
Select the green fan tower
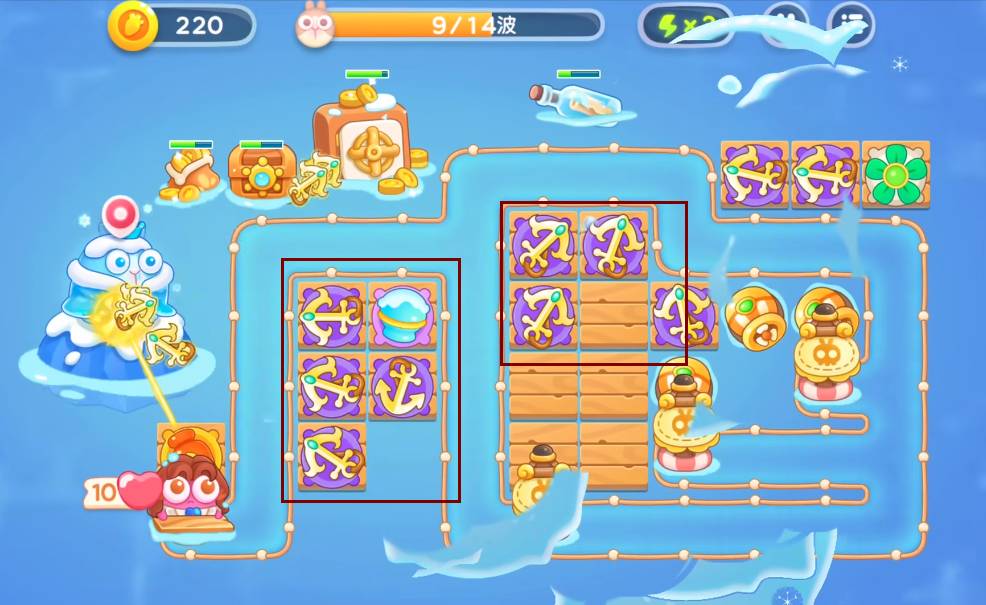895,173
